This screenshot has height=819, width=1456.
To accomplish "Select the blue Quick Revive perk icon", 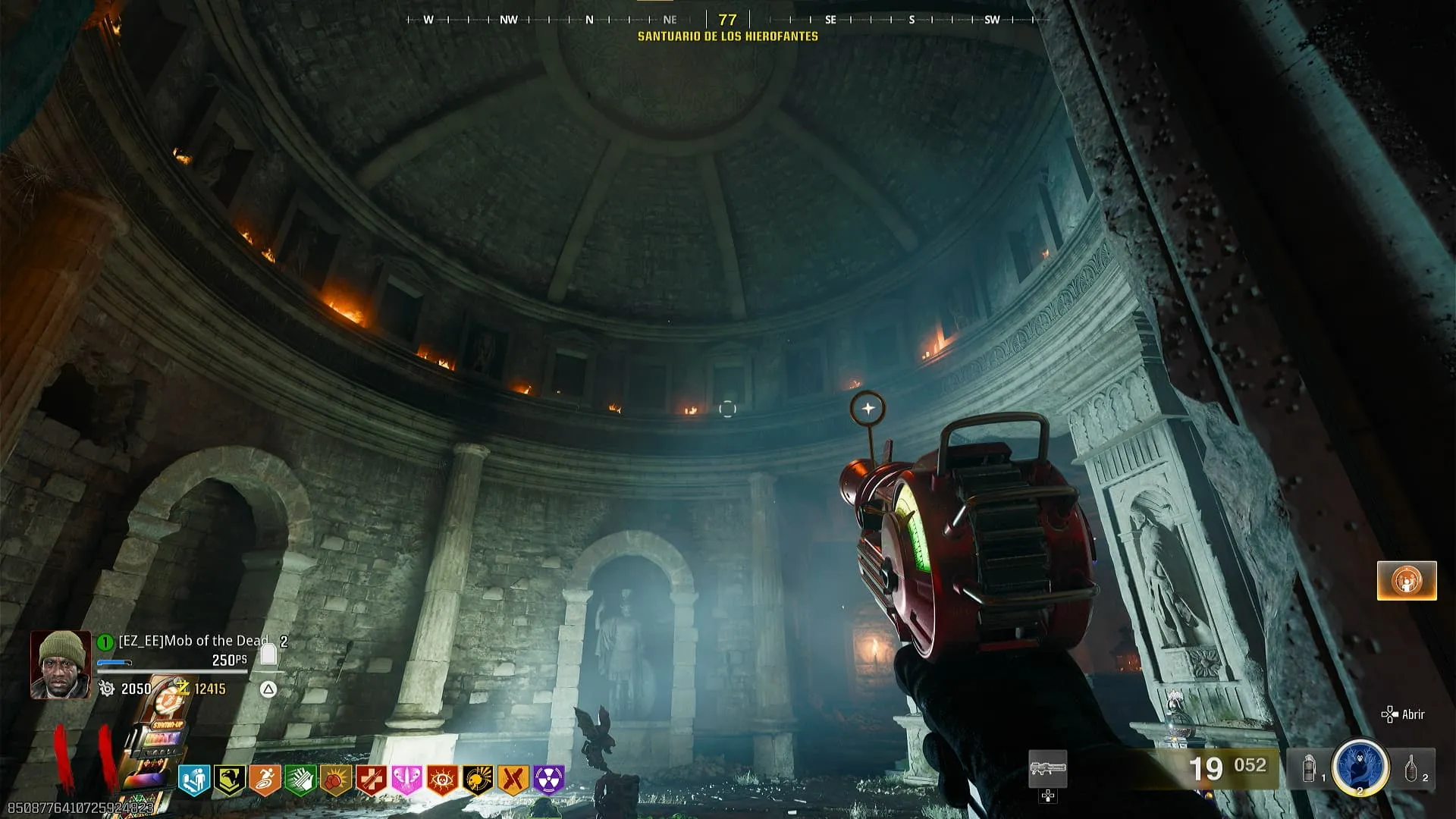I will pos(193,780).
